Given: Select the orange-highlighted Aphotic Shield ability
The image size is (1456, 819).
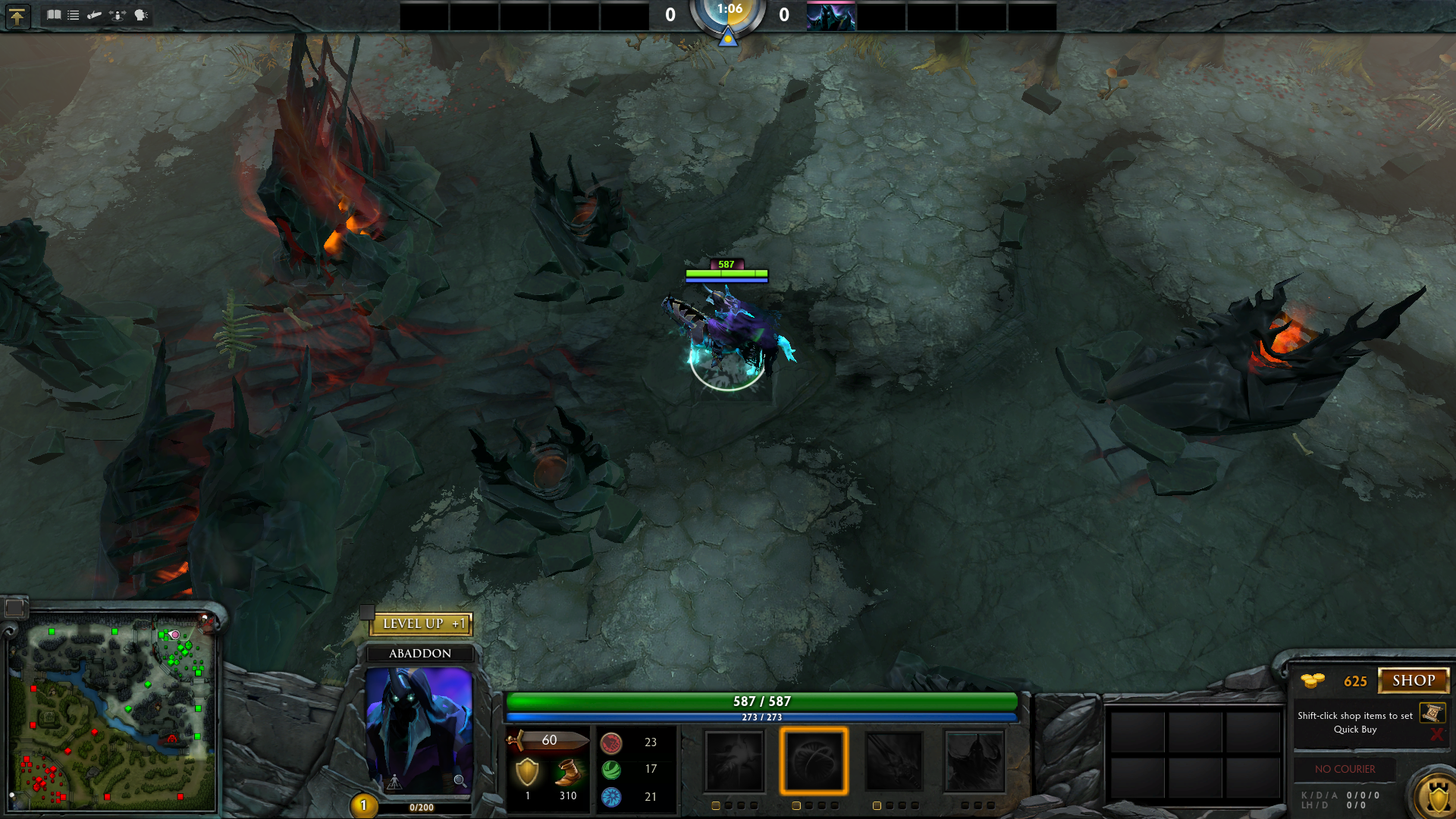Looking at the screenshot, I should pyautogui.click(x=814, y=761).
